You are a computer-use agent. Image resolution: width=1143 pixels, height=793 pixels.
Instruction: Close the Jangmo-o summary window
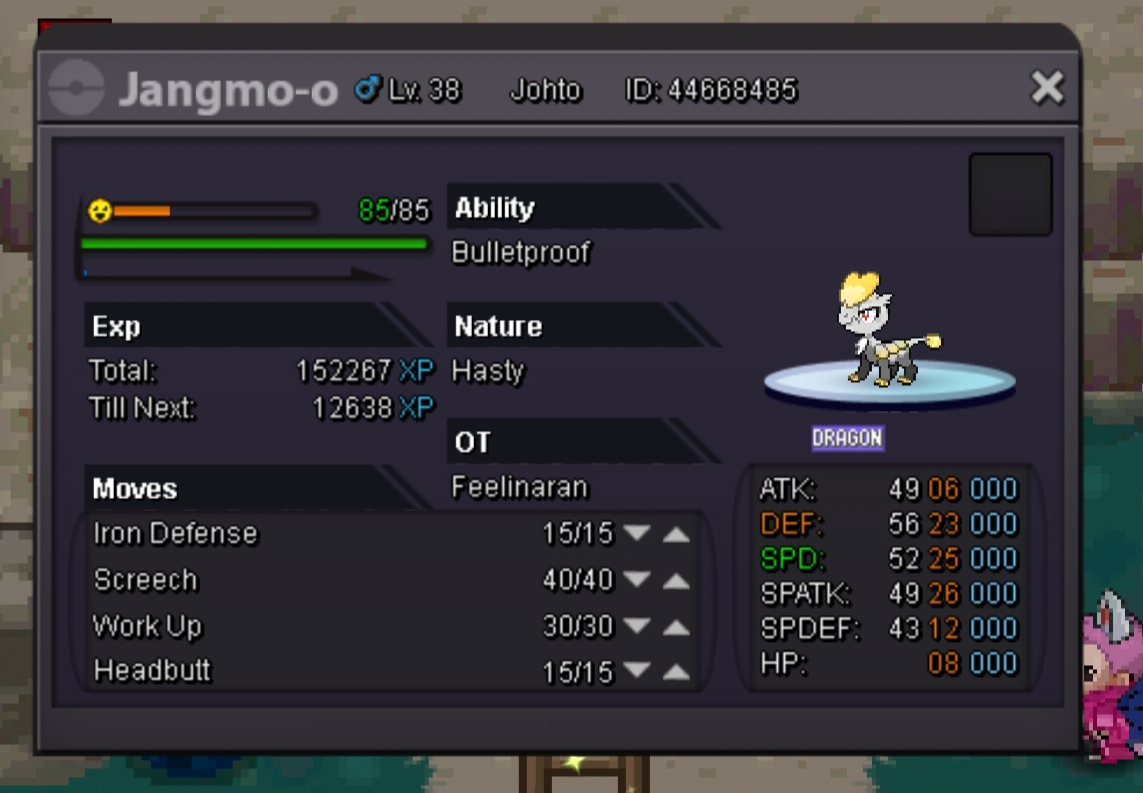[1047, 89]
